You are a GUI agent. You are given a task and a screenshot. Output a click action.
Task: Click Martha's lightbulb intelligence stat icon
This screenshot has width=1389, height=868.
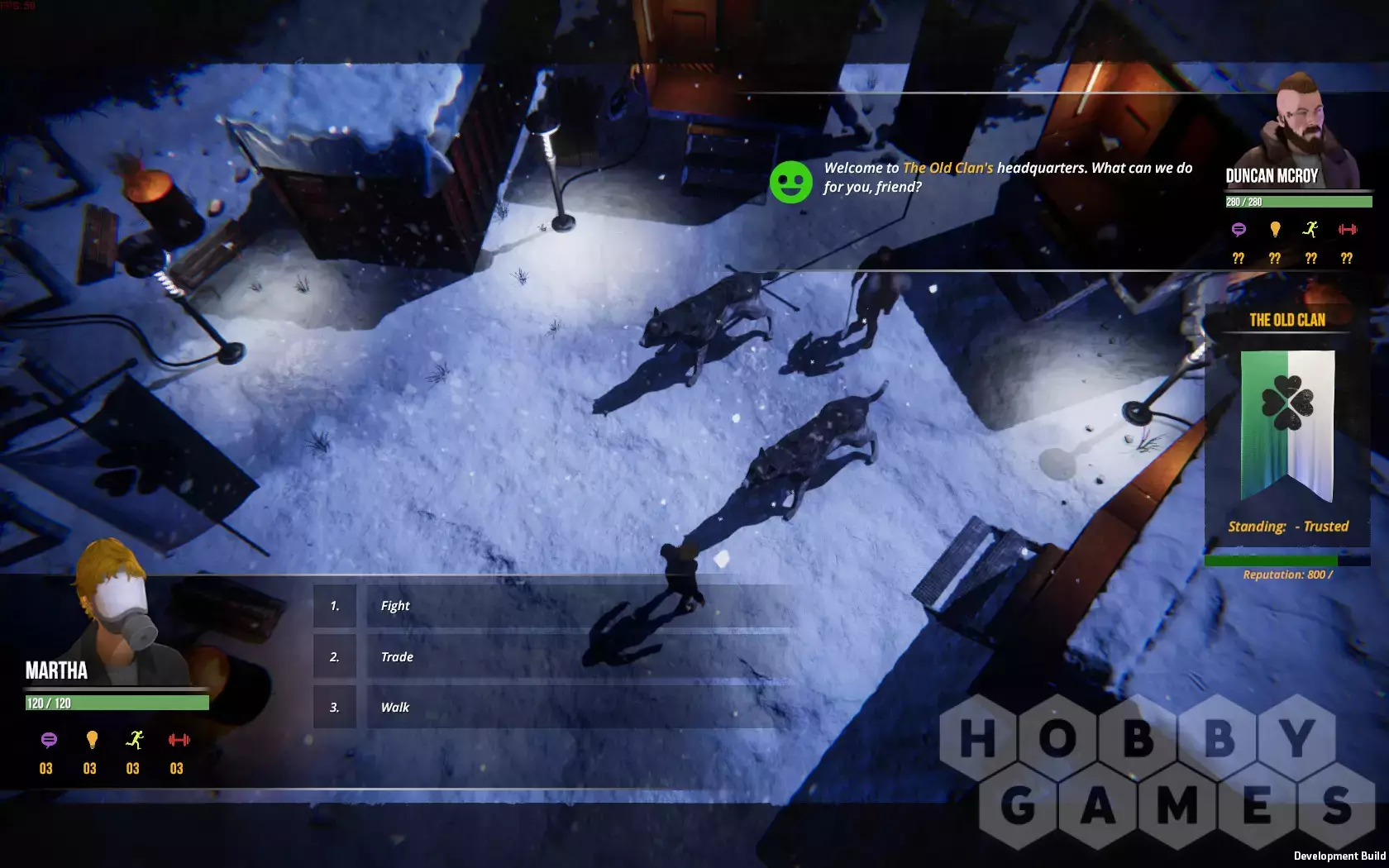(x=92, y=740)
